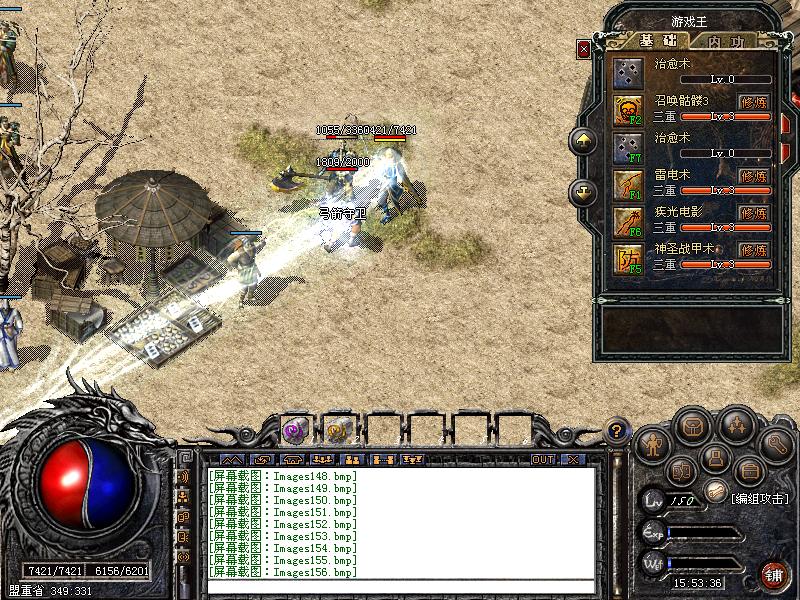Select the 召唤骷髅 skull skill icon
The image size is (800, 600).
[629, 109]
